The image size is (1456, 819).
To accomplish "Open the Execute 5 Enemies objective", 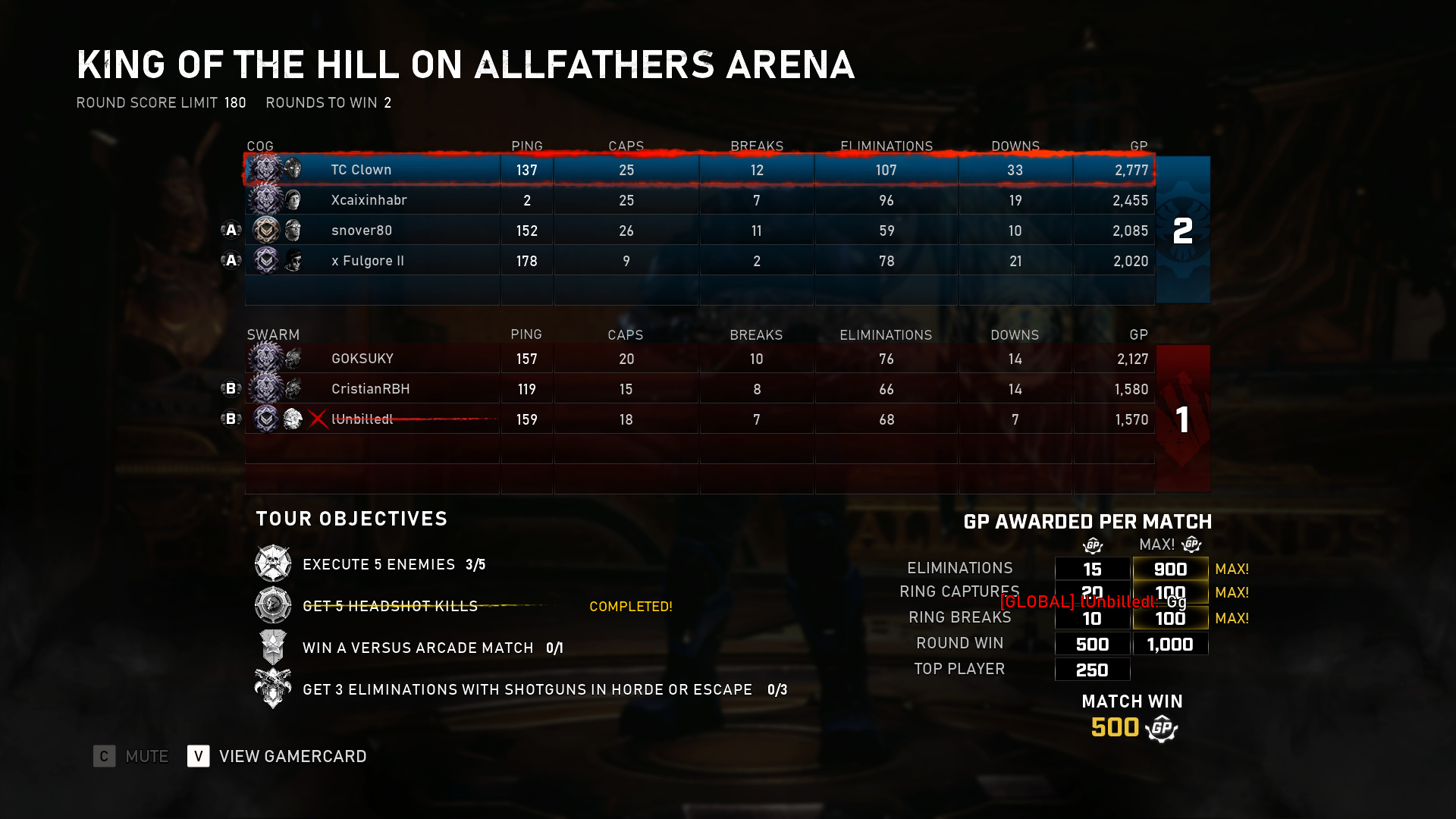I will (378, 564).
